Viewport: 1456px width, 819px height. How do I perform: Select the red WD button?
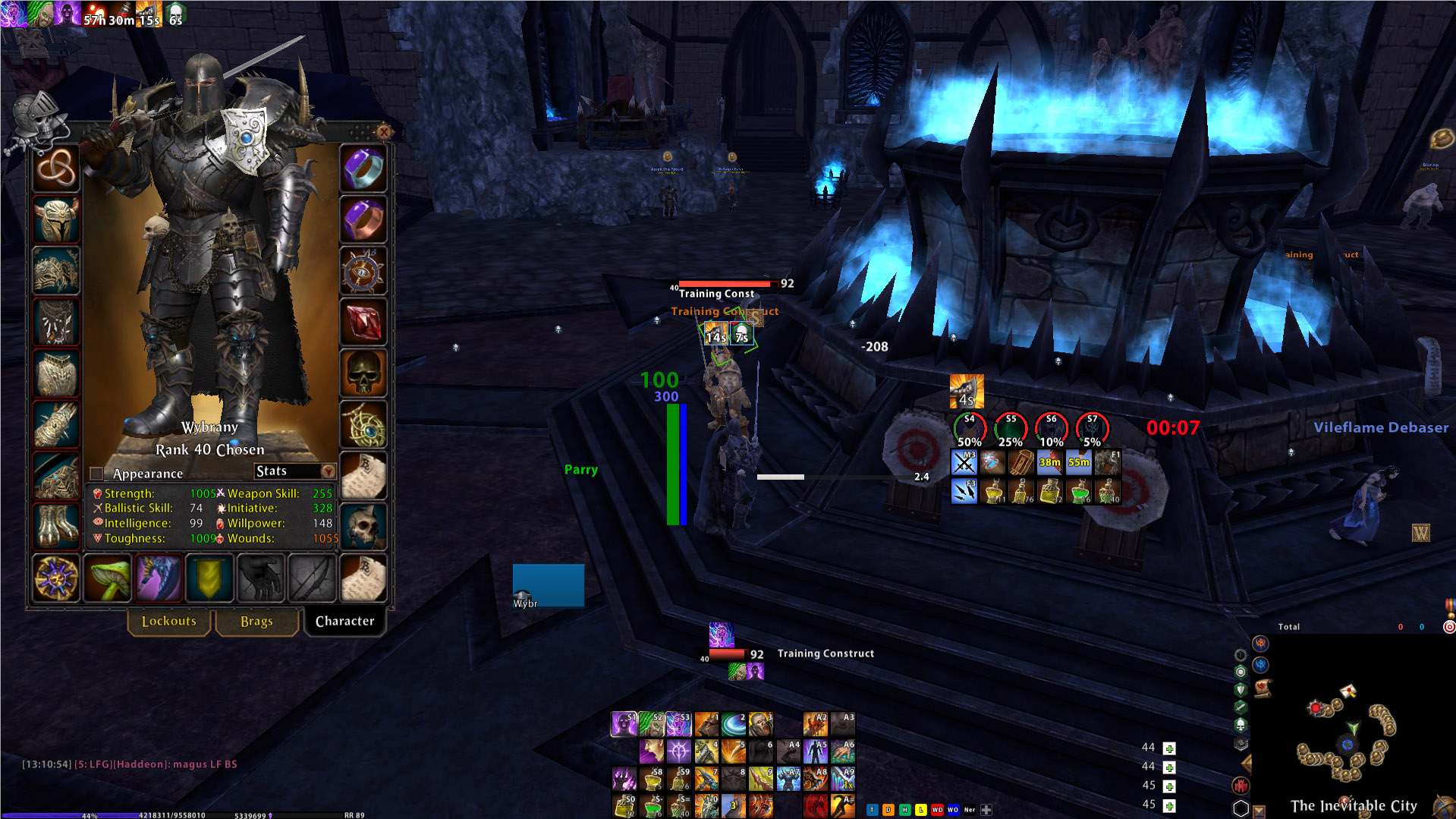coord(937,810)
